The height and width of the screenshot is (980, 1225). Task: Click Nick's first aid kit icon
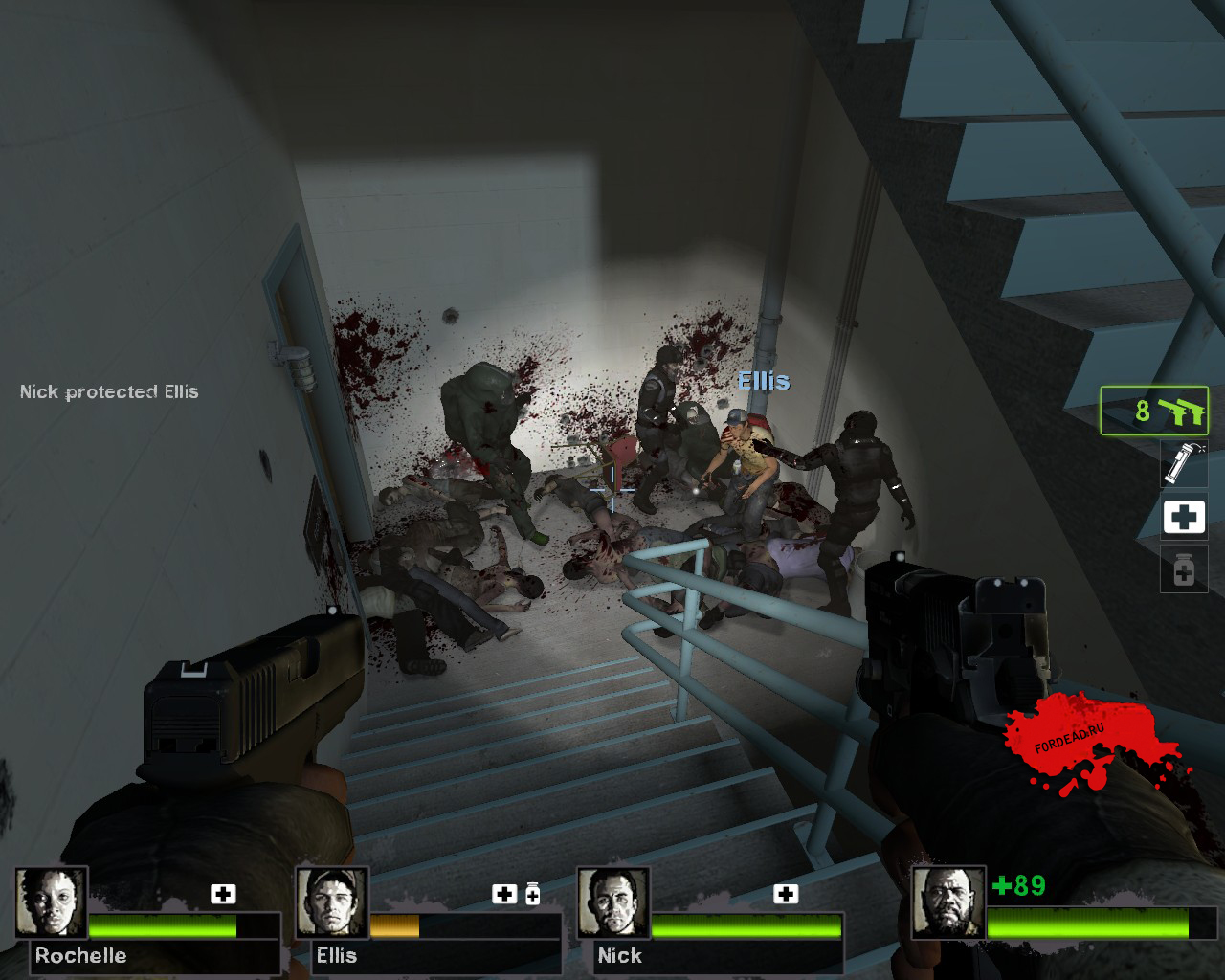(x=786, y=894)
